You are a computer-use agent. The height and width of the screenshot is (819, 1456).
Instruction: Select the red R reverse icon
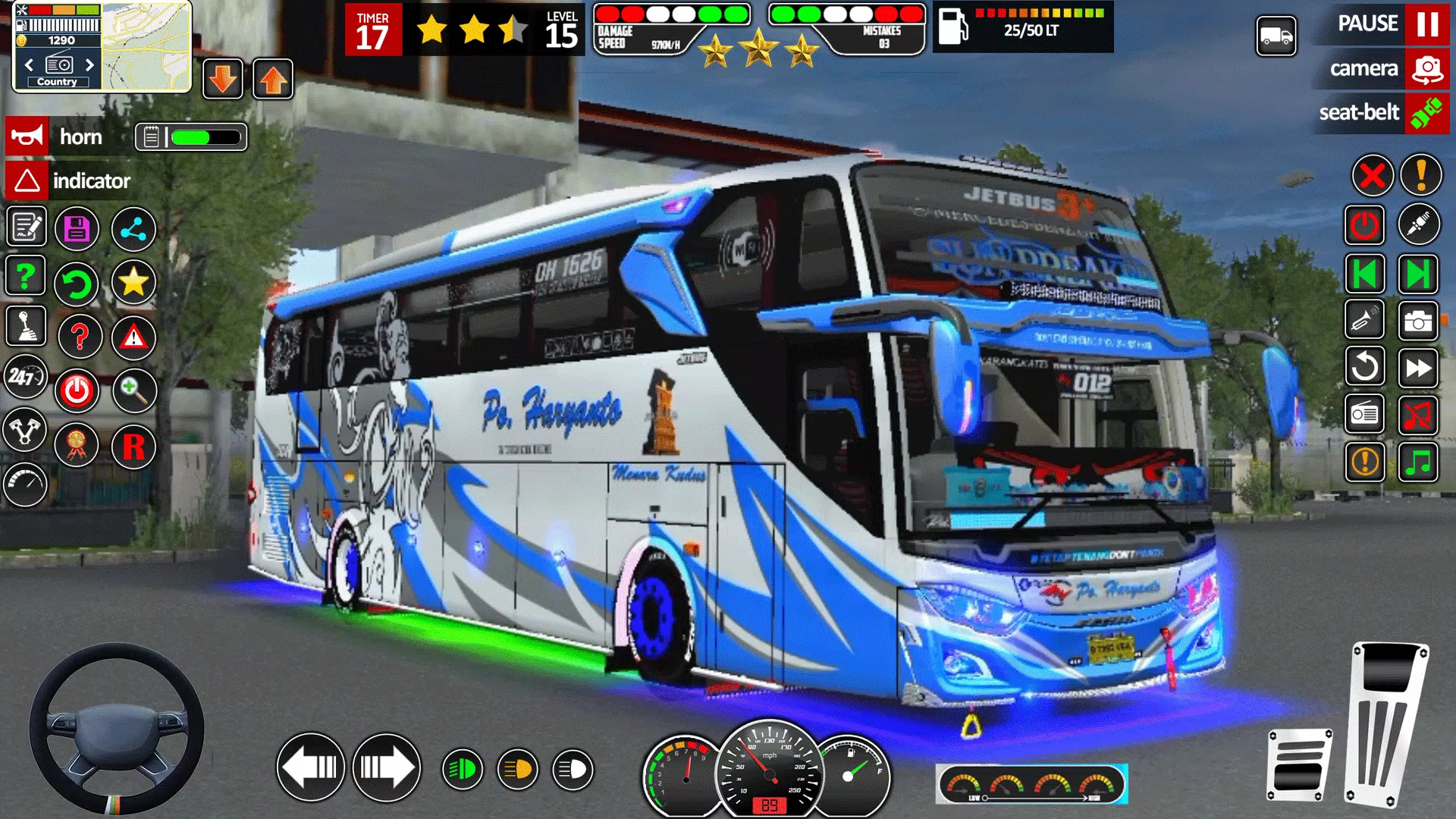134,446
